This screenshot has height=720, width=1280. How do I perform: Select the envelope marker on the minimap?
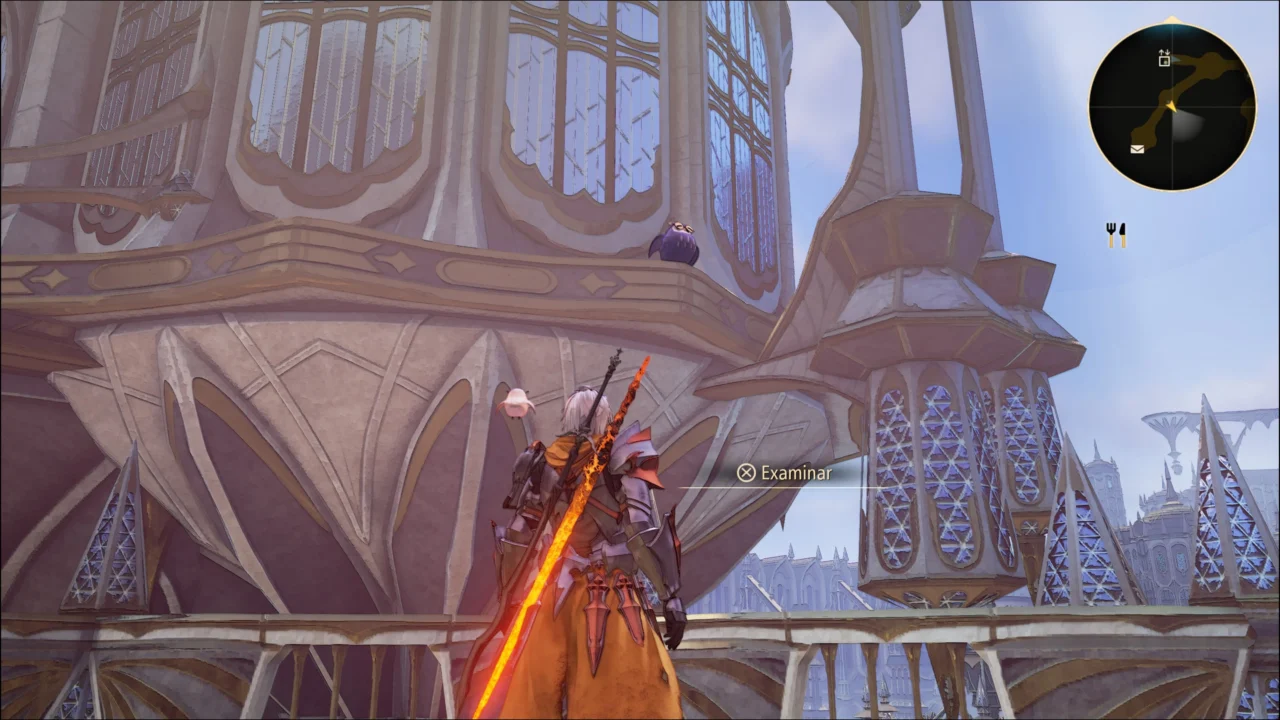pos(1137,150)
